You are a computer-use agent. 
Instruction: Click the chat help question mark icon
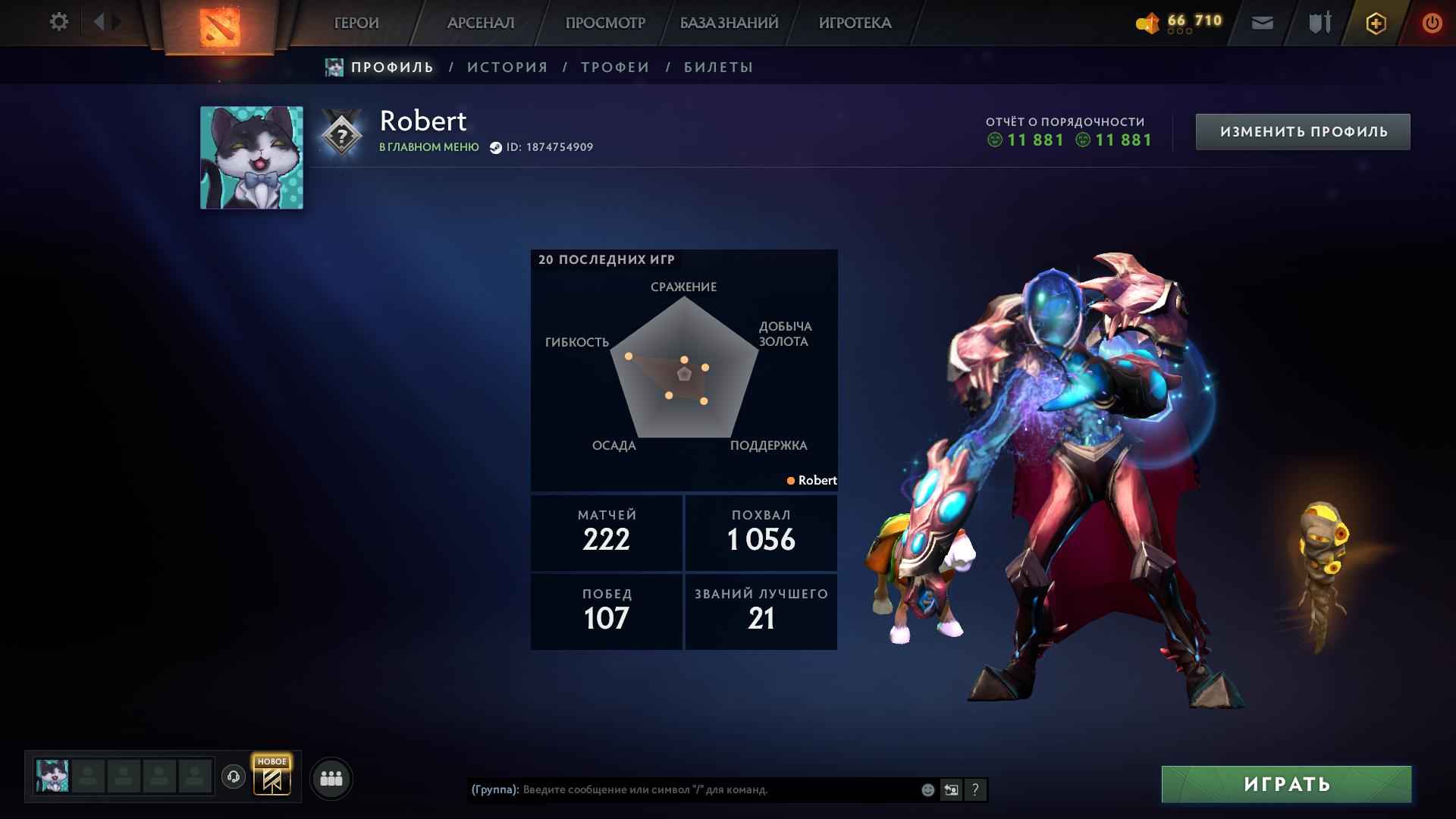pyautogui.click(x=975, y=790)
